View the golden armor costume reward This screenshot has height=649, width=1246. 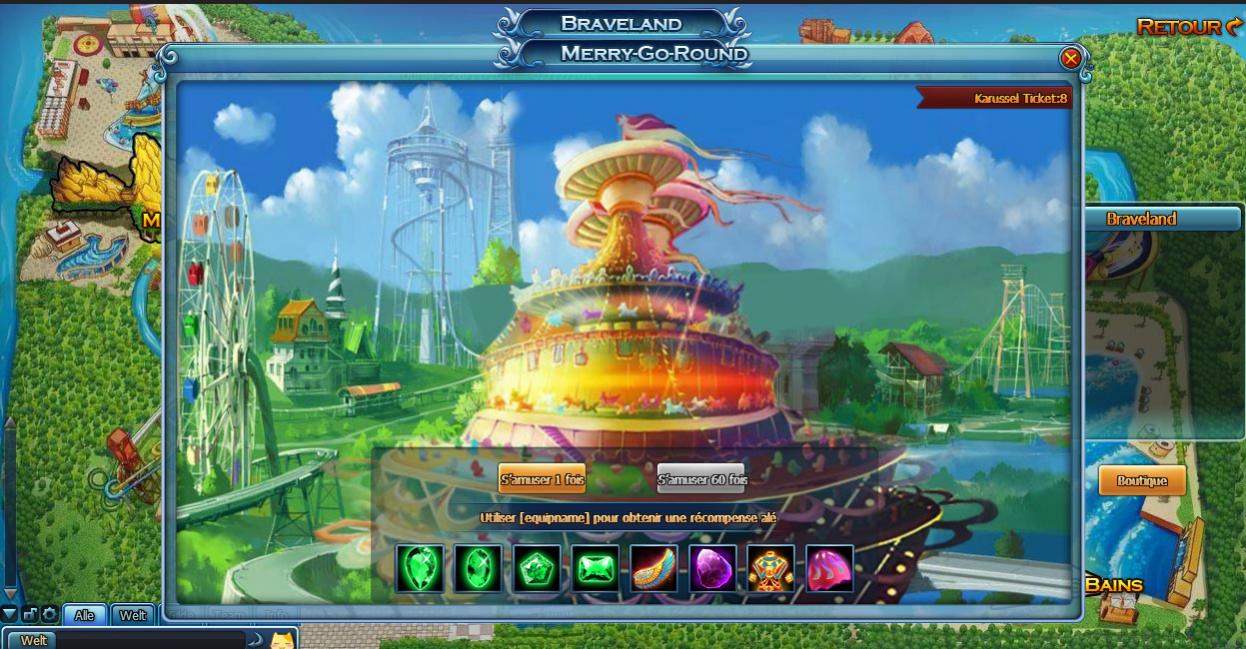point(771,568)
